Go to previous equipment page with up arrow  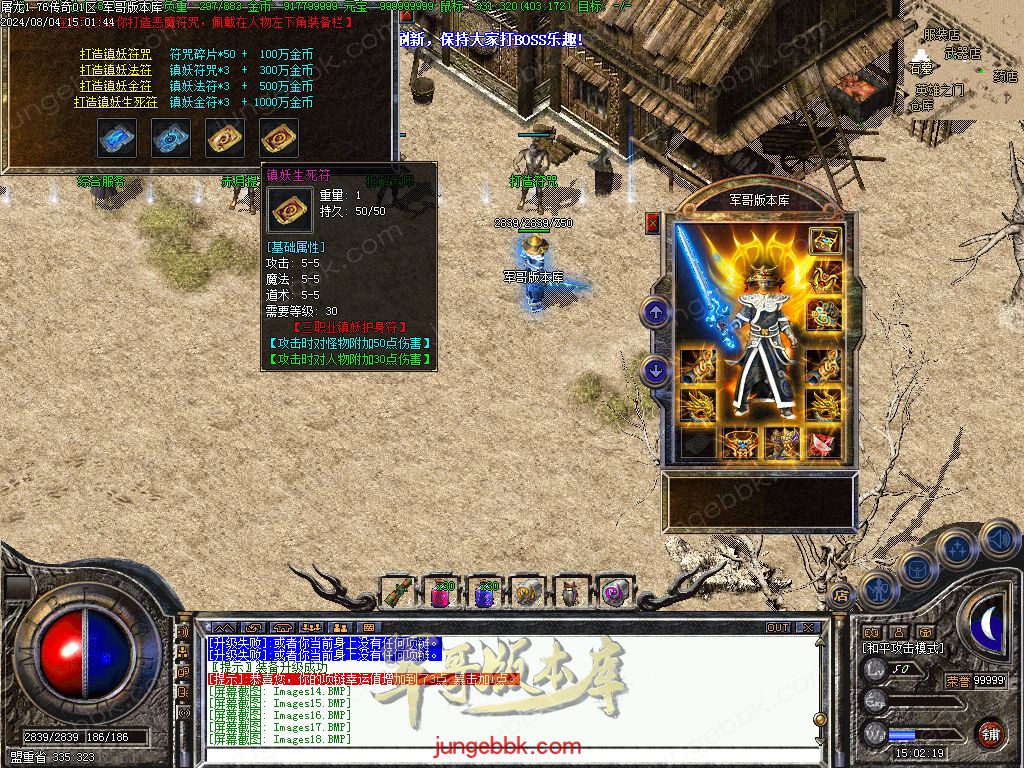(656, 313)
